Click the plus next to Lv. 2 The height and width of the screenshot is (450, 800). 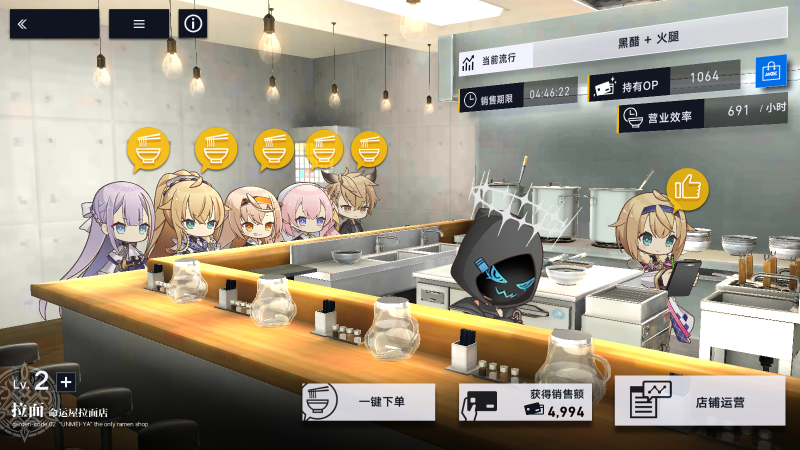pyautogui.click(x=66, y=382)
